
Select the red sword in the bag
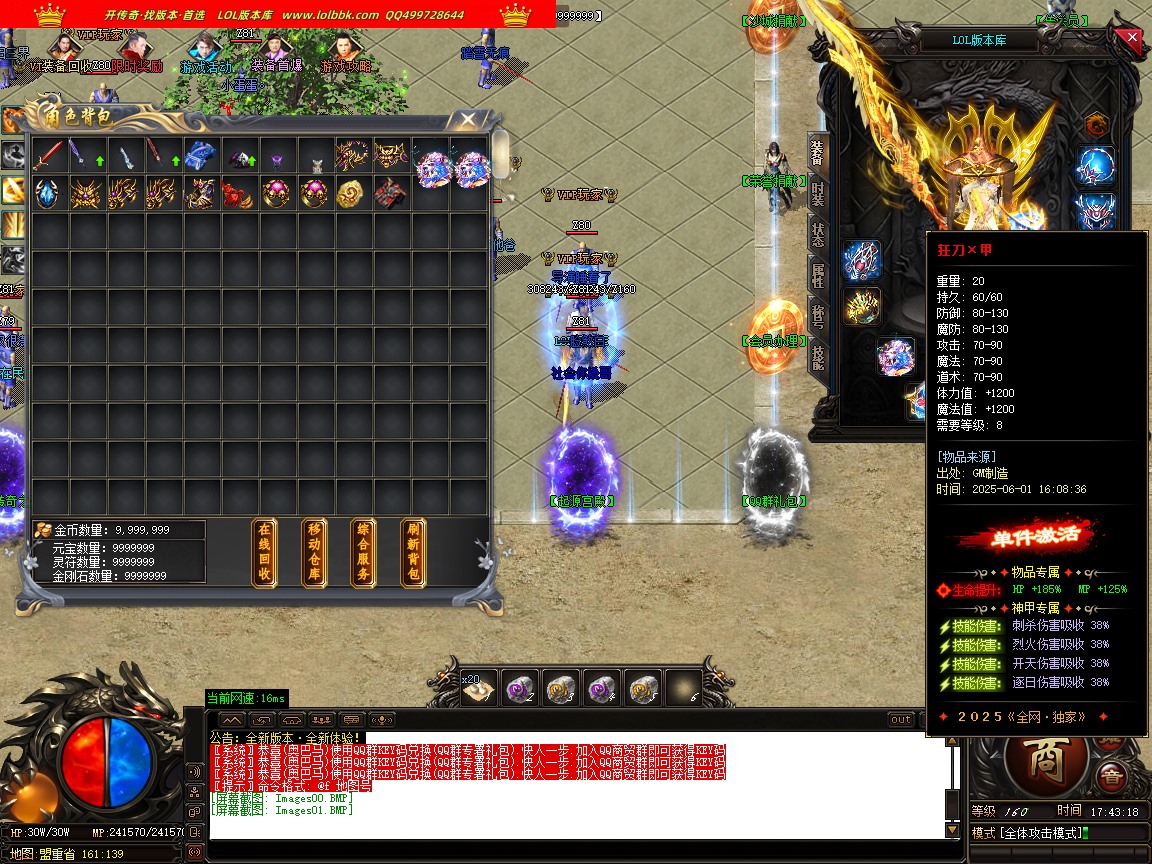(49, 155)
